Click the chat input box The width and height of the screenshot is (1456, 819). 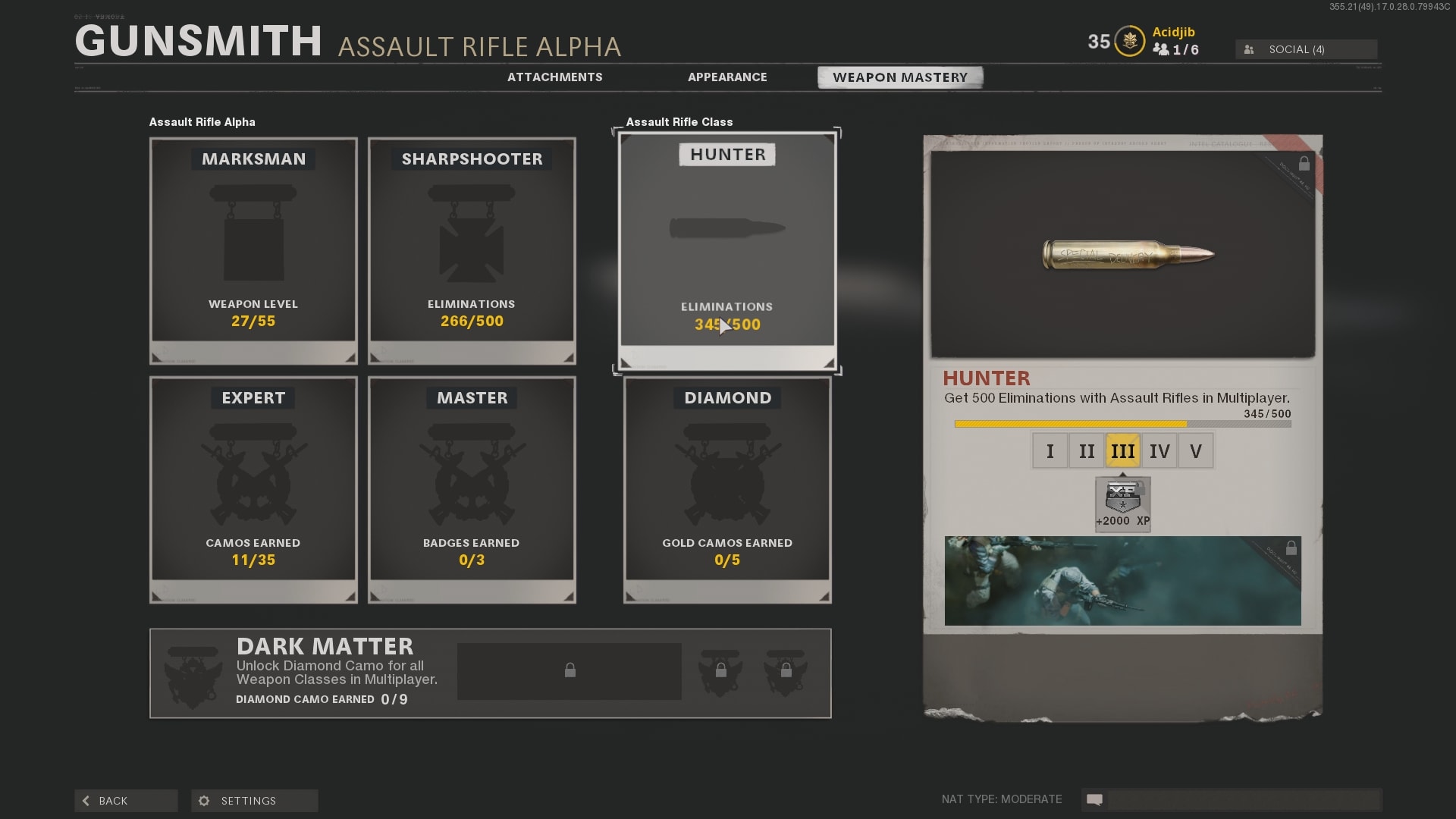(x=1242, y=799)
